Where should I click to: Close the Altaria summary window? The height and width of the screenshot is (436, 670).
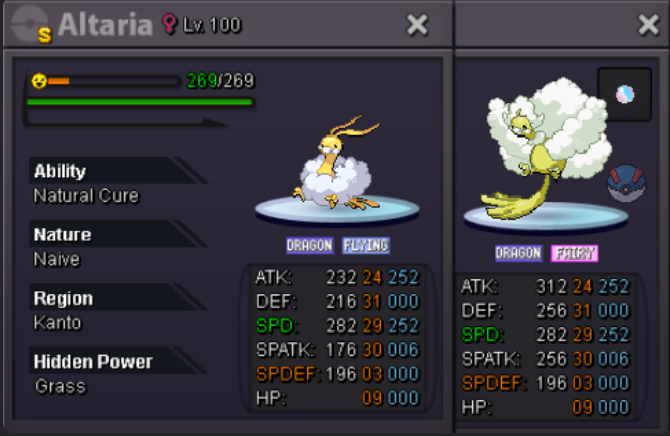point(417,25)
